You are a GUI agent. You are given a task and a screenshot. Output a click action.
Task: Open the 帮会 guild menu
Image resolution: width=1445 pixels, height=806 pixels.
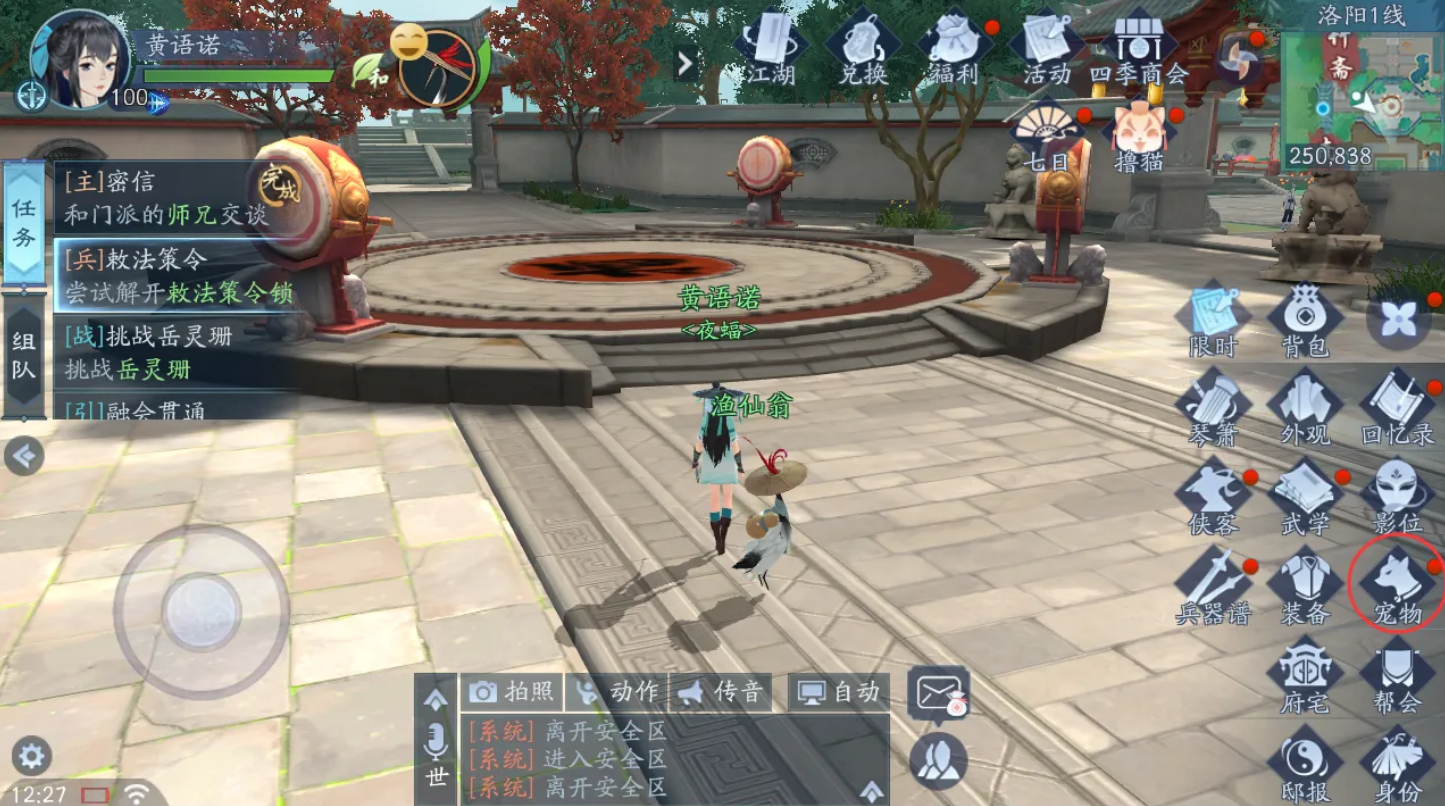pyautogui.click(x=1397, y=676)
